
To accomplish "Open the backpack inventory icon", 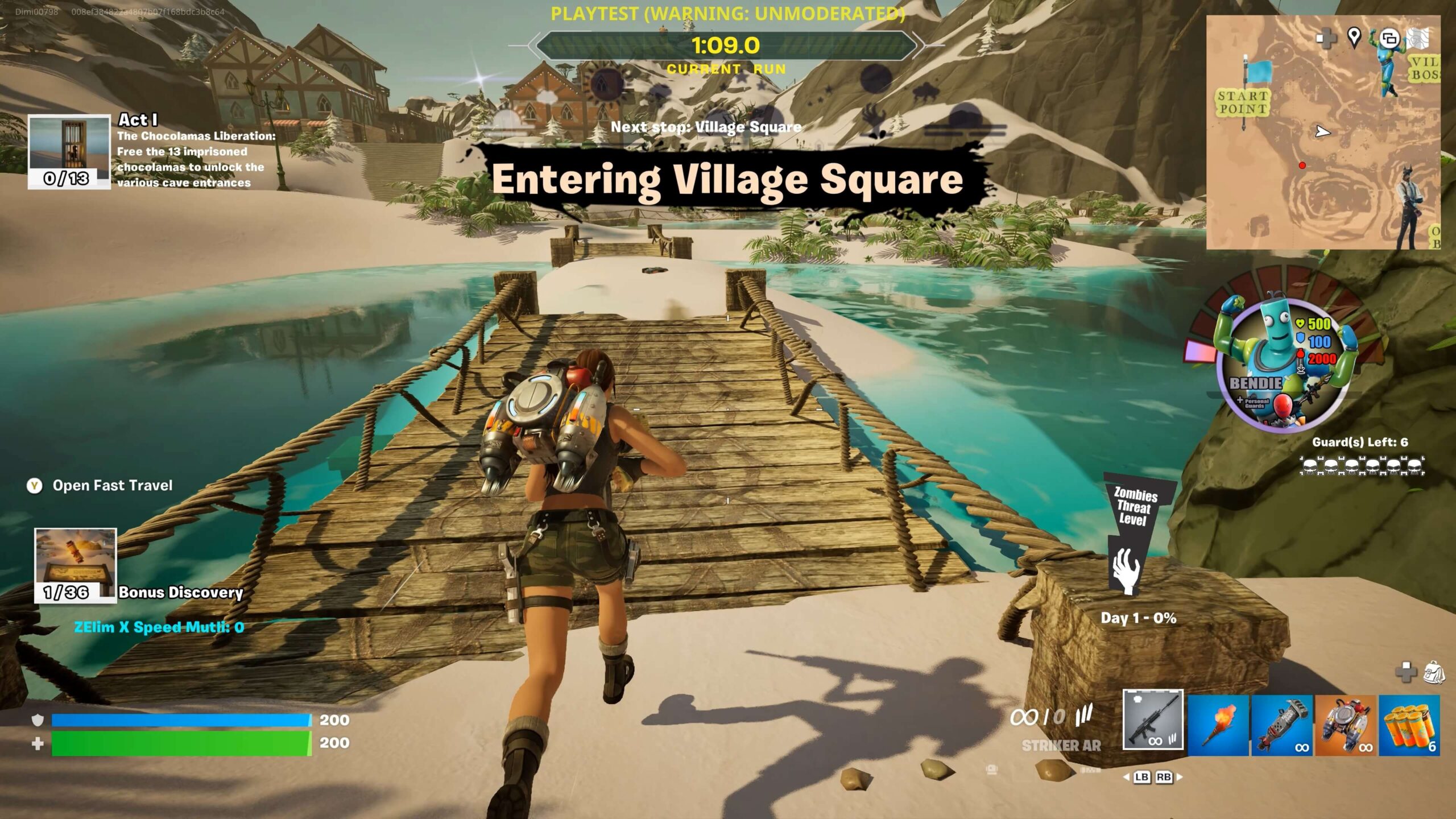I will tap(1432, 672).
